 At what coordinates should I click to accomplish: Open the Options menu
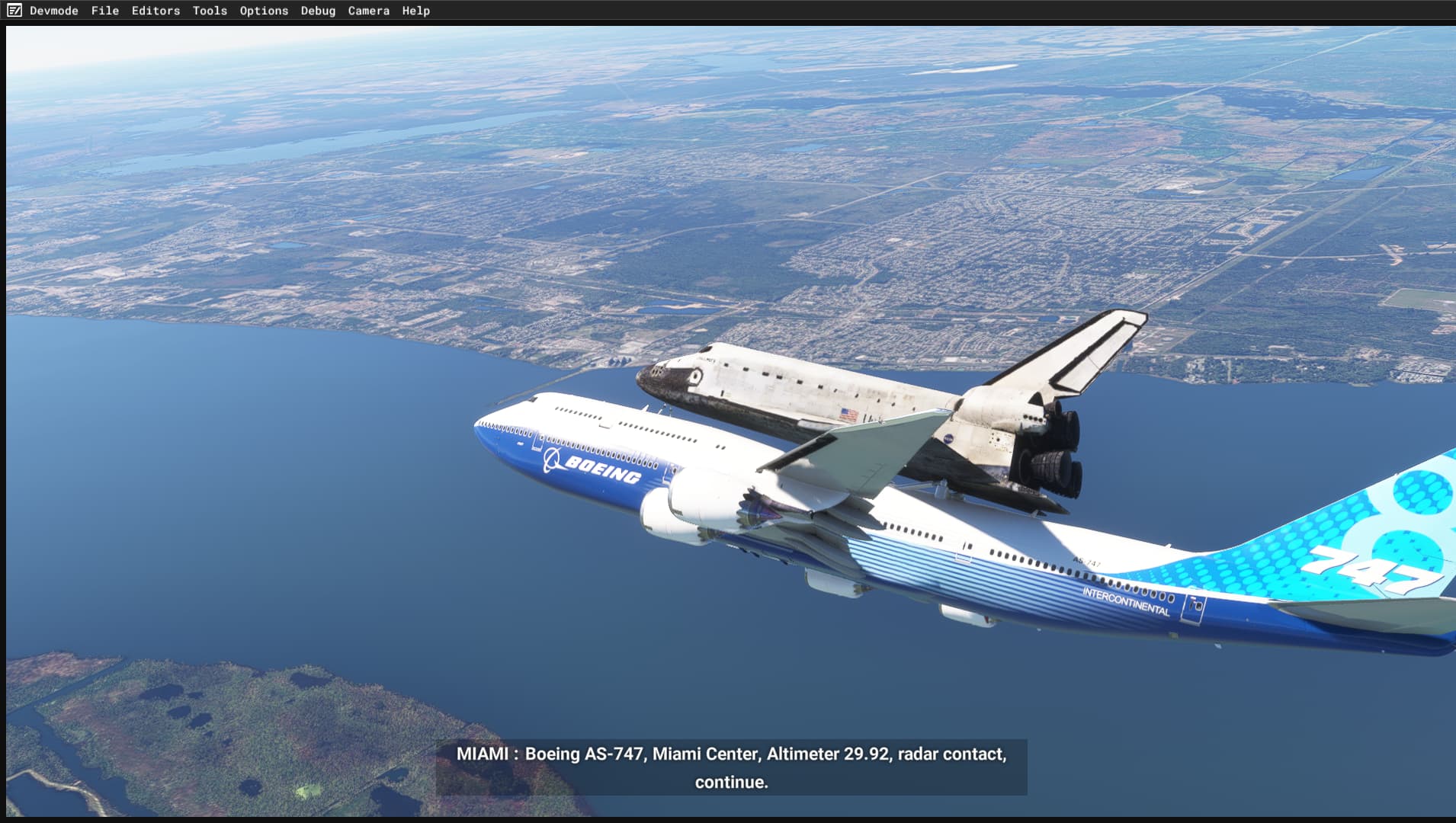coord(264,11)
